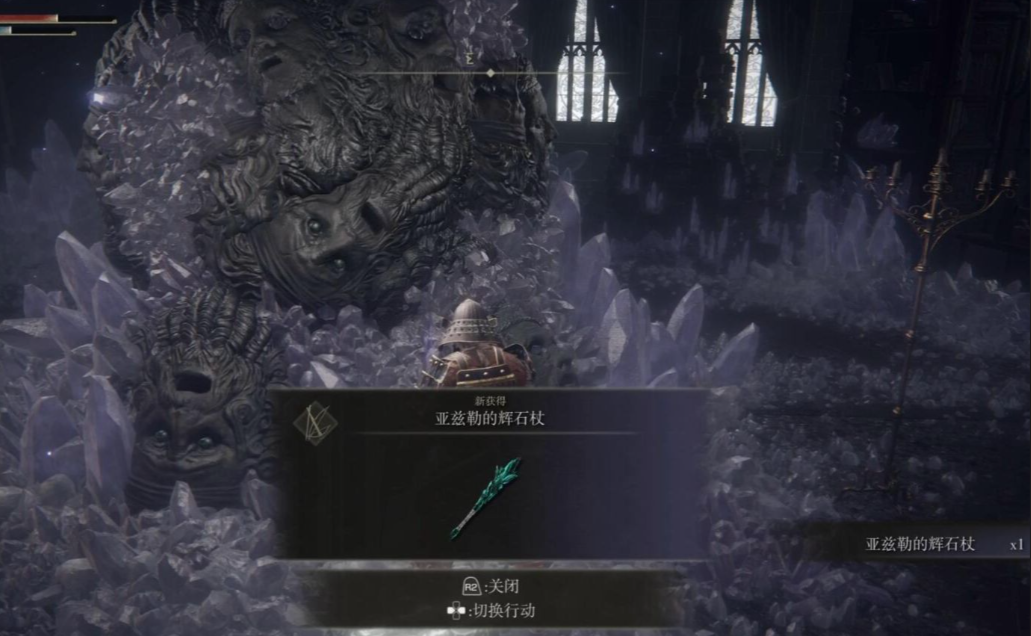The height and width of the screenshot is (636, 1031).
Task: Choose the 切换行动 option
Action: 499,611
